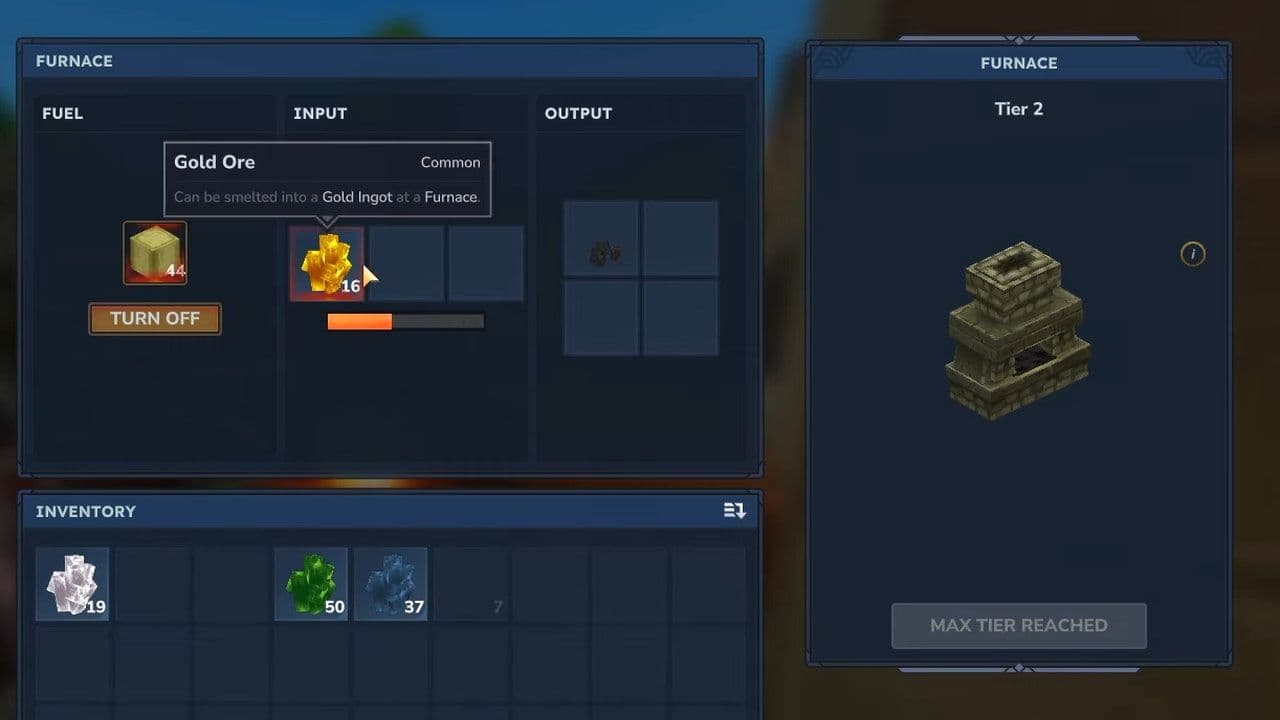The width and height of the screenshot is (1280, 720).
Task: Click the INVENTORY panel header
Action: coord(85,511)
